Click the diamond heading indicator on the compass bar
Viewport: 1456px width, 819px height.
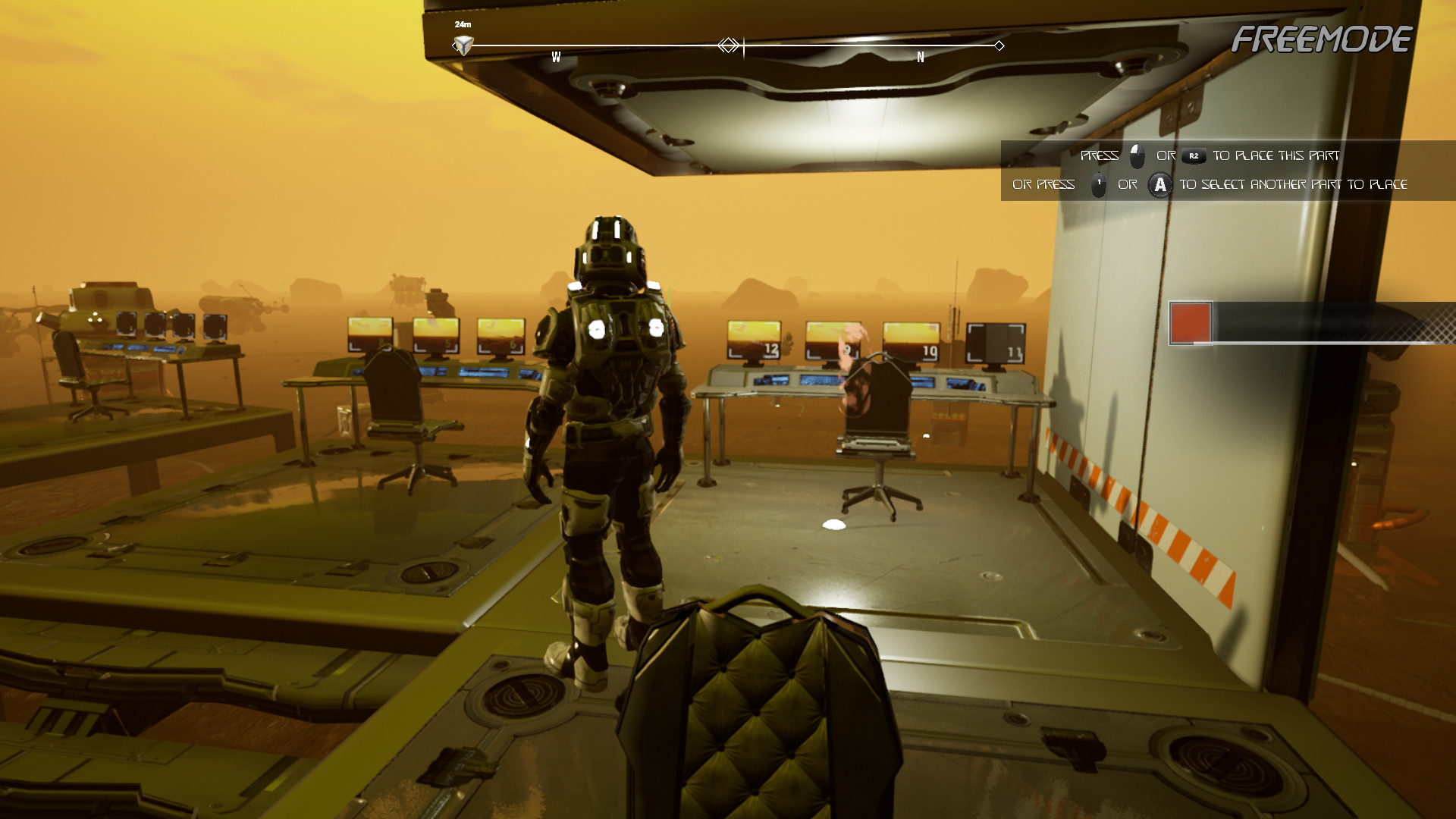click(x=730, y=45)
